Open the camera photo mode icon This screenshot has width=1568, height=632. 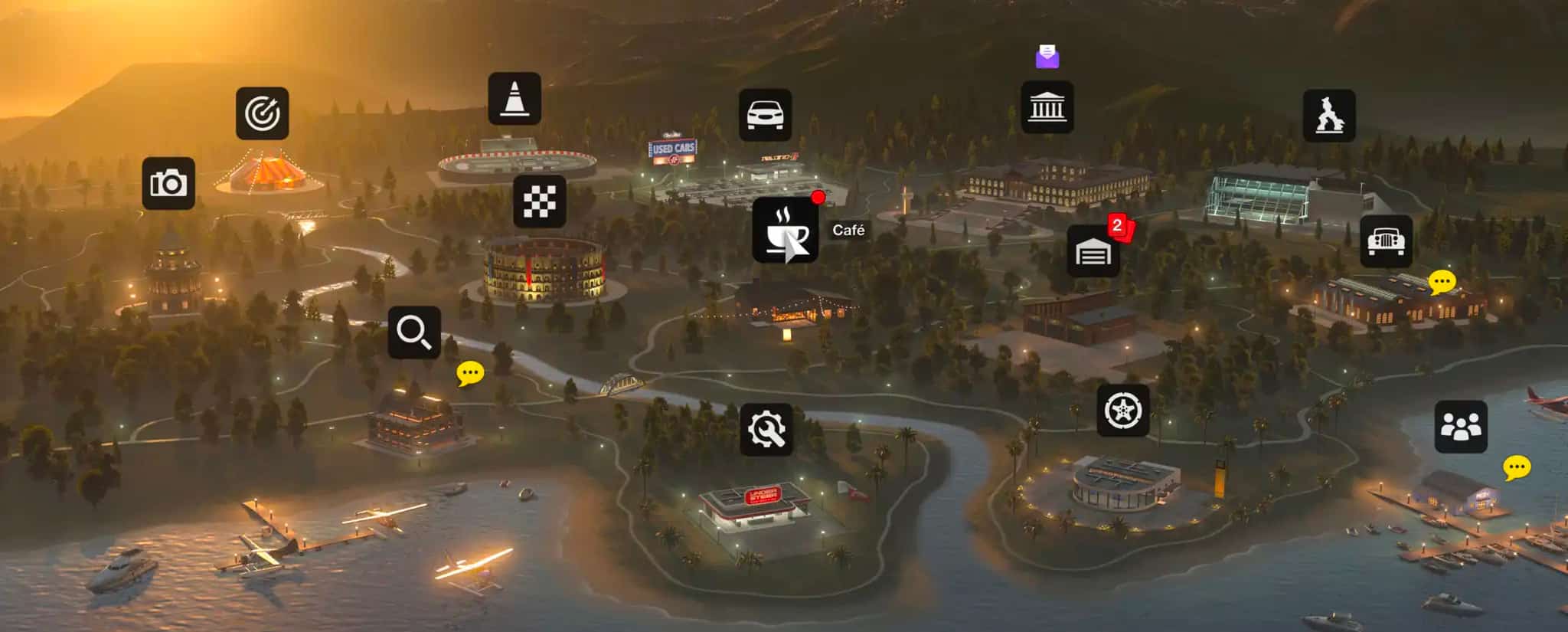(x=168, y=184)
